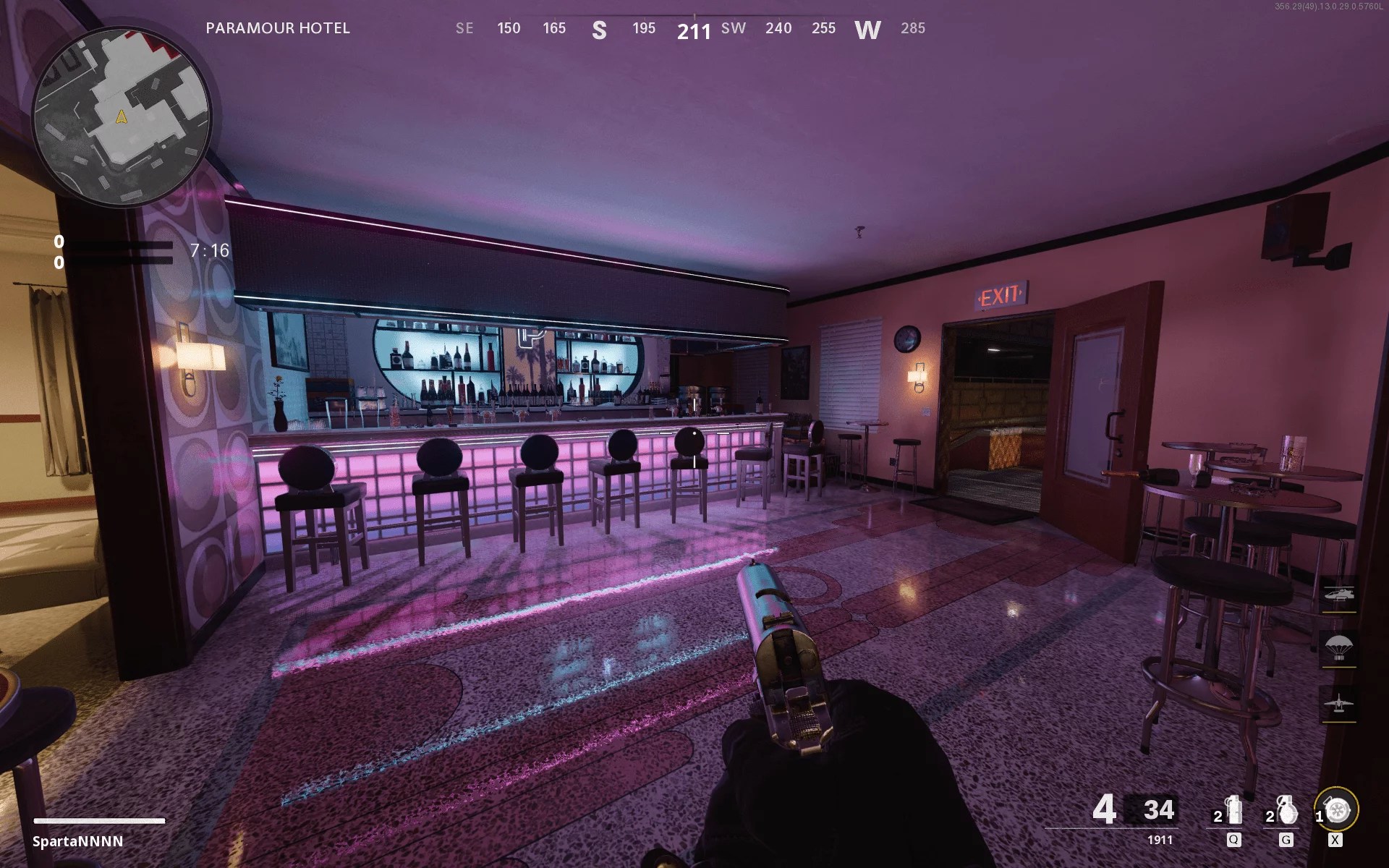The image size is (1389, 868).
Task: Click the SW marker on the compass bar
Action: (x=732, y=29)
